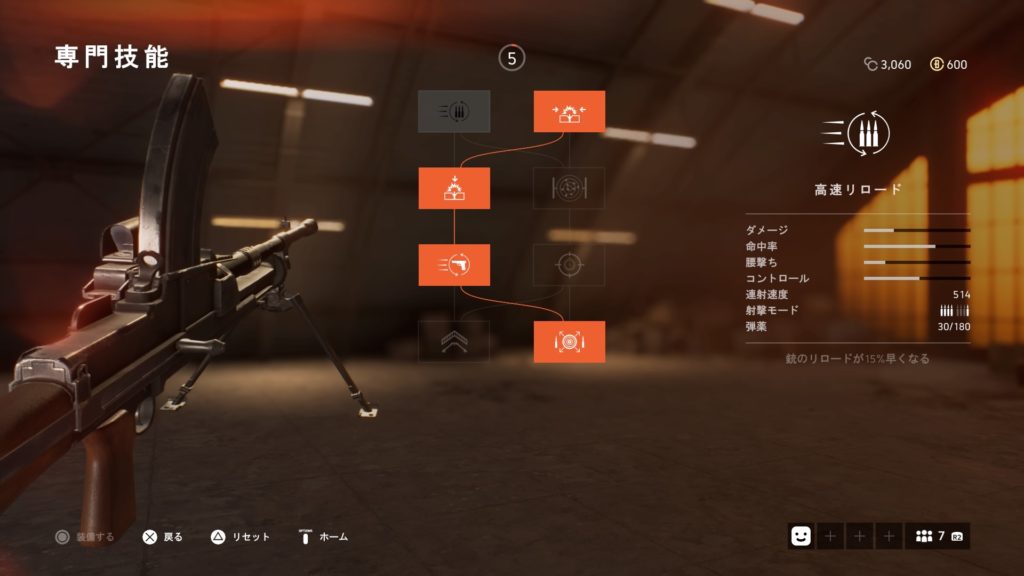Select the fast reload specialization node
Viewport: 1024px width, 576px height.
(x=454, y=111)
